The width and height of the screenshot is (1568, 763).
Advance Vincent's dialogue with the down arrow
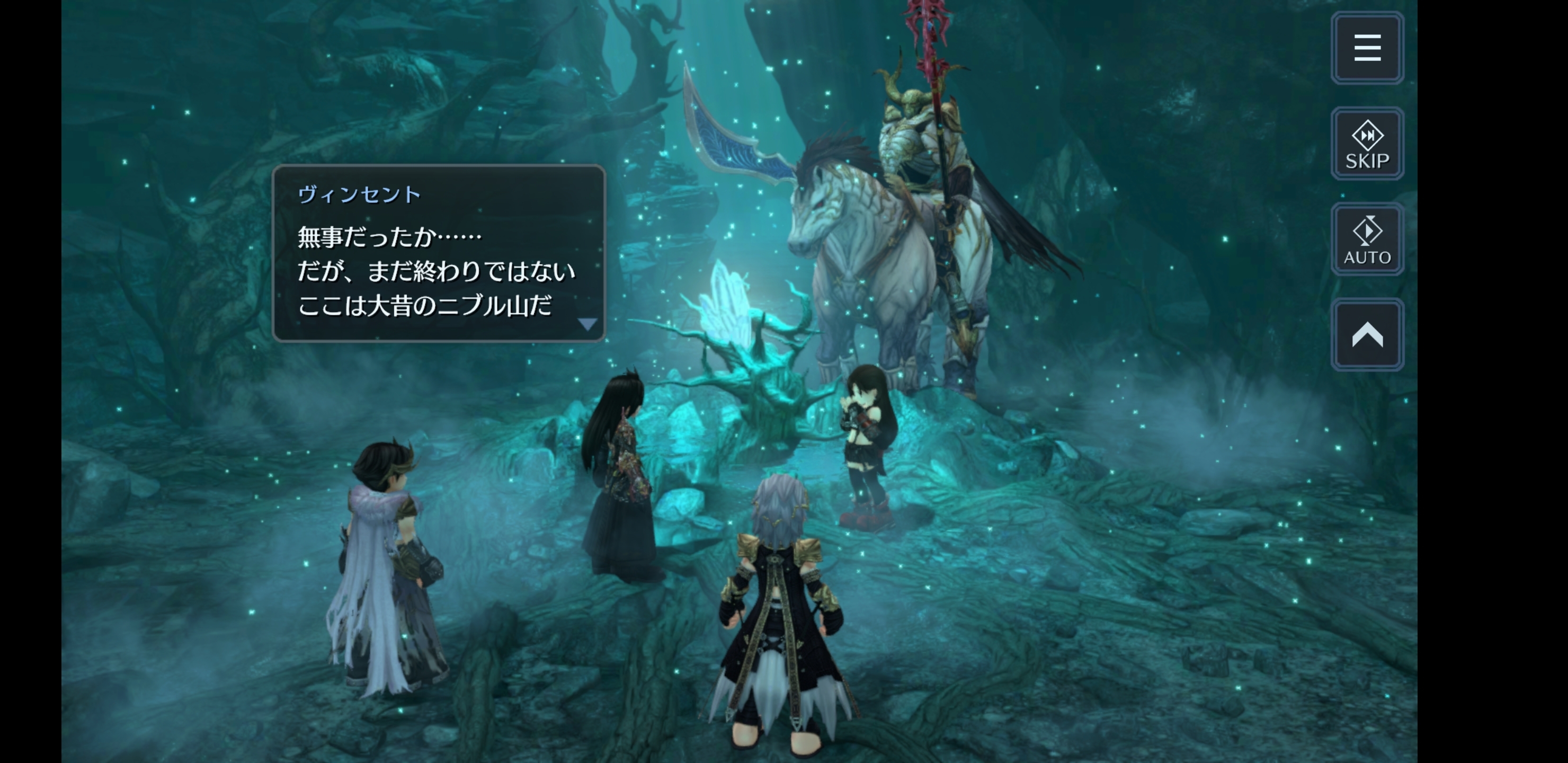click(x=587, y=324)
